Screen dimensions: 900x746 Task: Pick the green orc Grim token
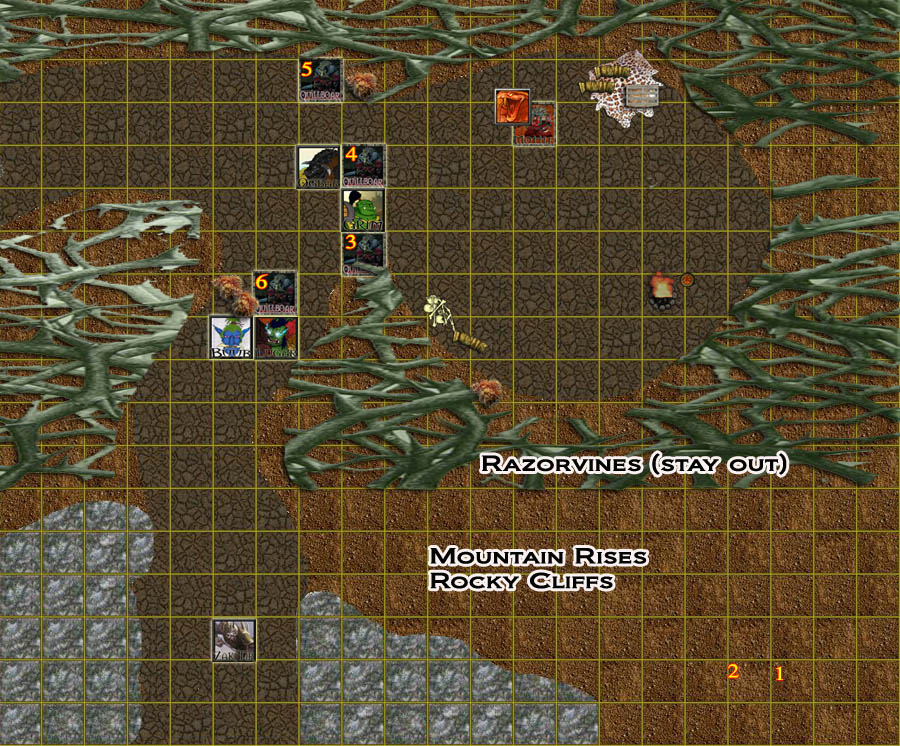tap(364, 210)
